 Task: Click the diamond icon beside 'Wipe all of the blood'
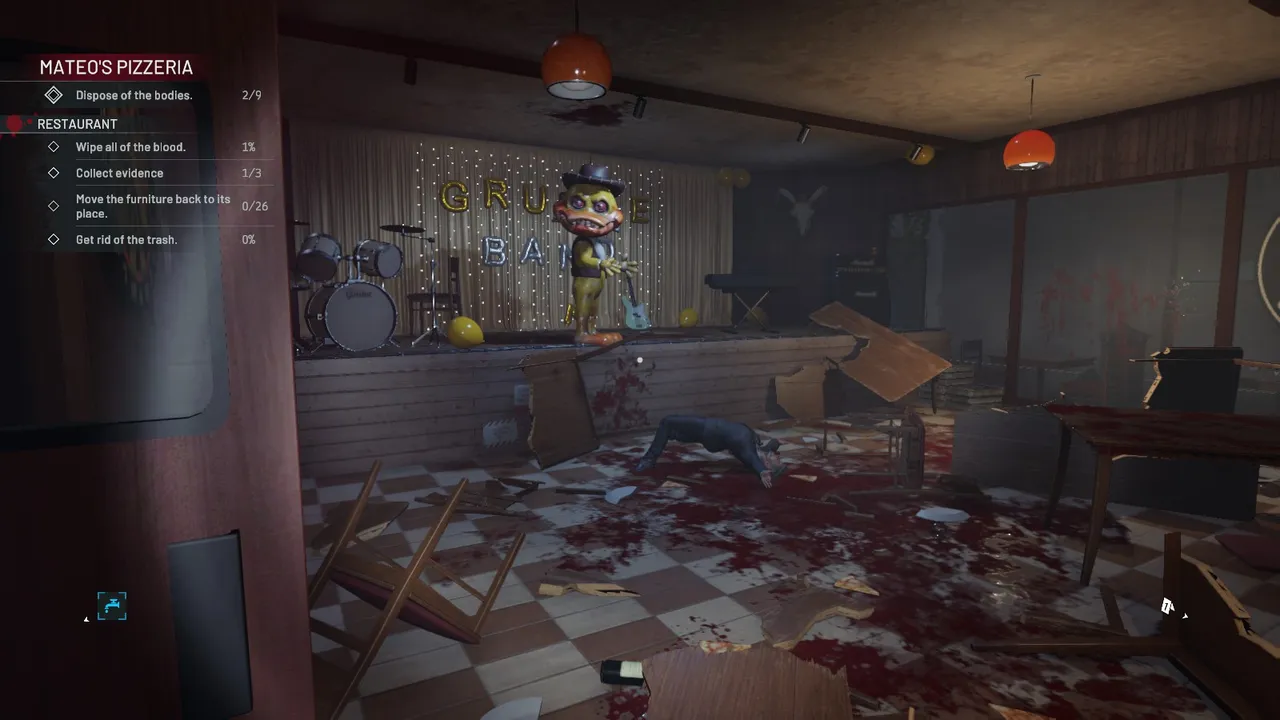tap(53, 146)
